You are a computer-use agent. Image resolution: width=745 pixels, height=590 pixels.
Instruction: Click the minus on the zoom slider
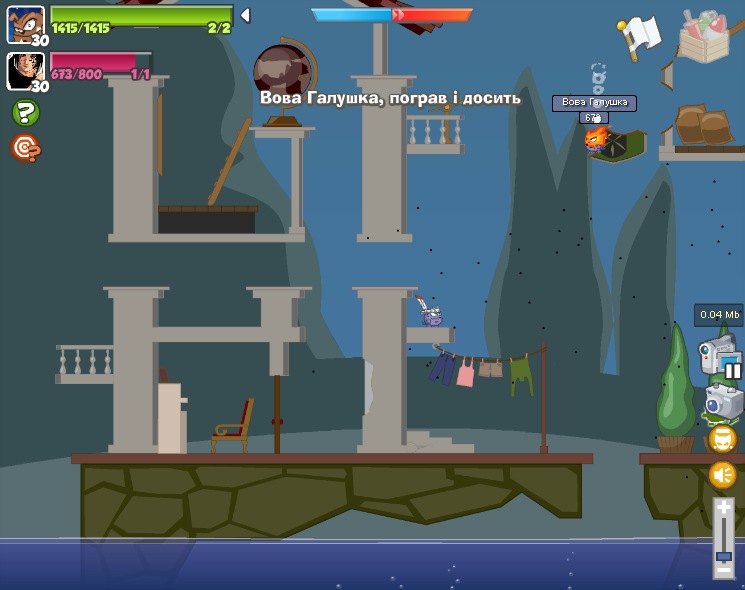point(723,572)
